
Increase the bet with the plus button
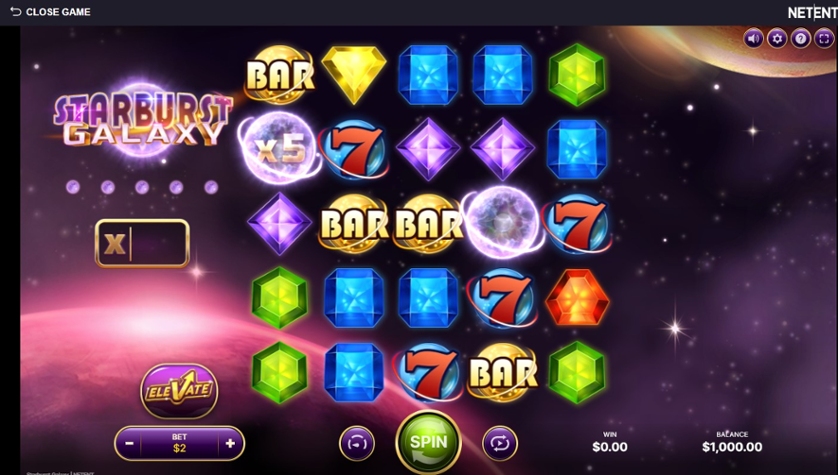[x=230, y=442]
